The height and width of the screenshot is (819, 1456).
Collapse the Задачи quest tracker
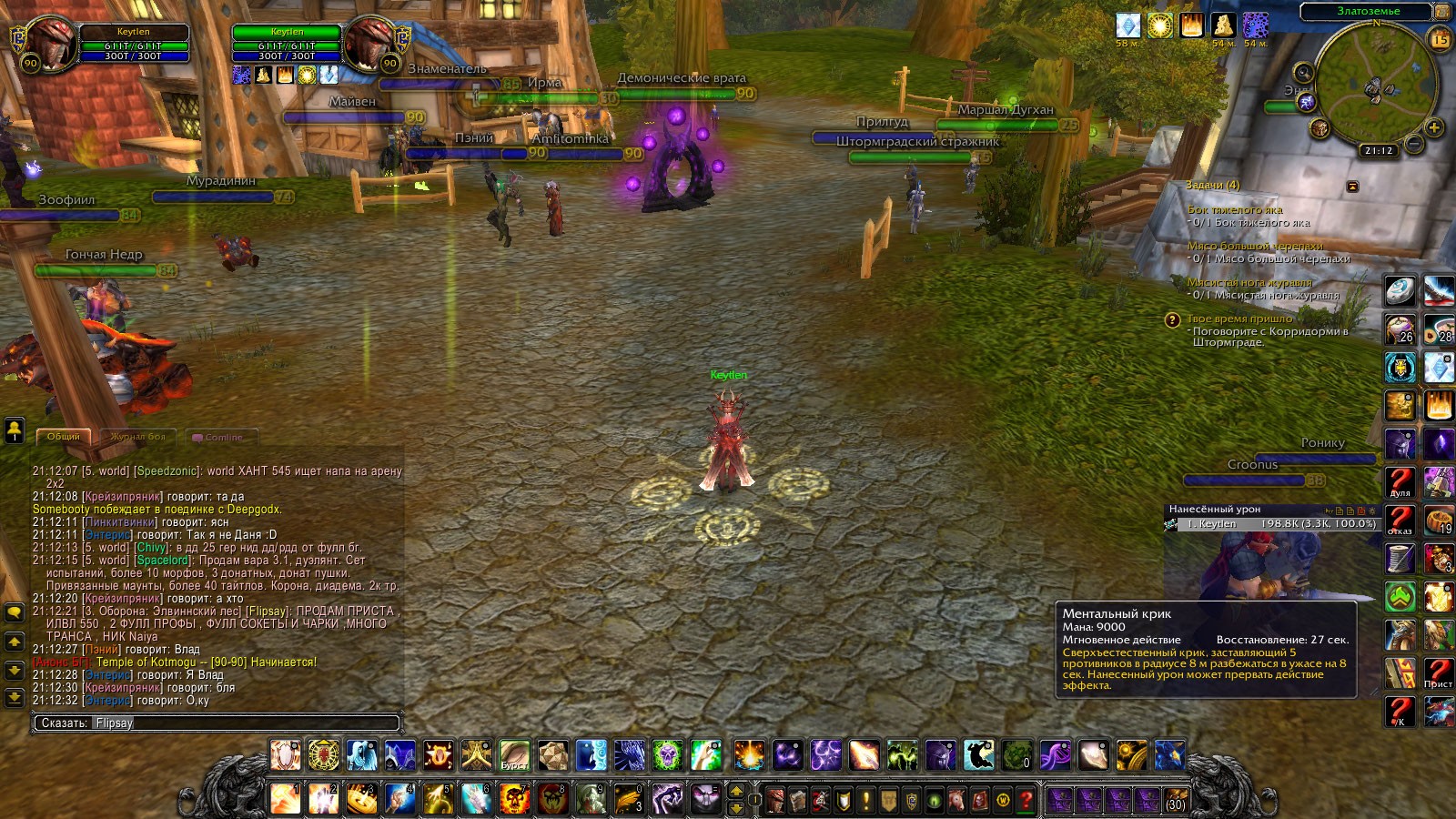click(x=1352, y=187)
